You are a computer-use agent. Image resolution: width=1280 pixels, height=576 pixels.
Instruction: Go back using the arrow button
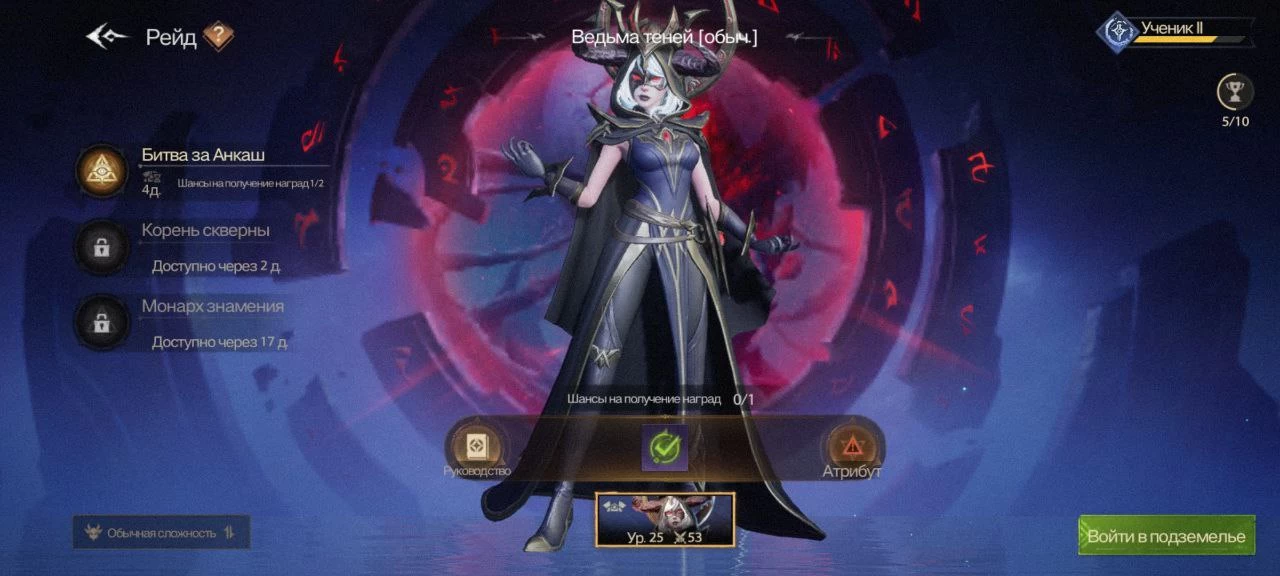point(107,37)
